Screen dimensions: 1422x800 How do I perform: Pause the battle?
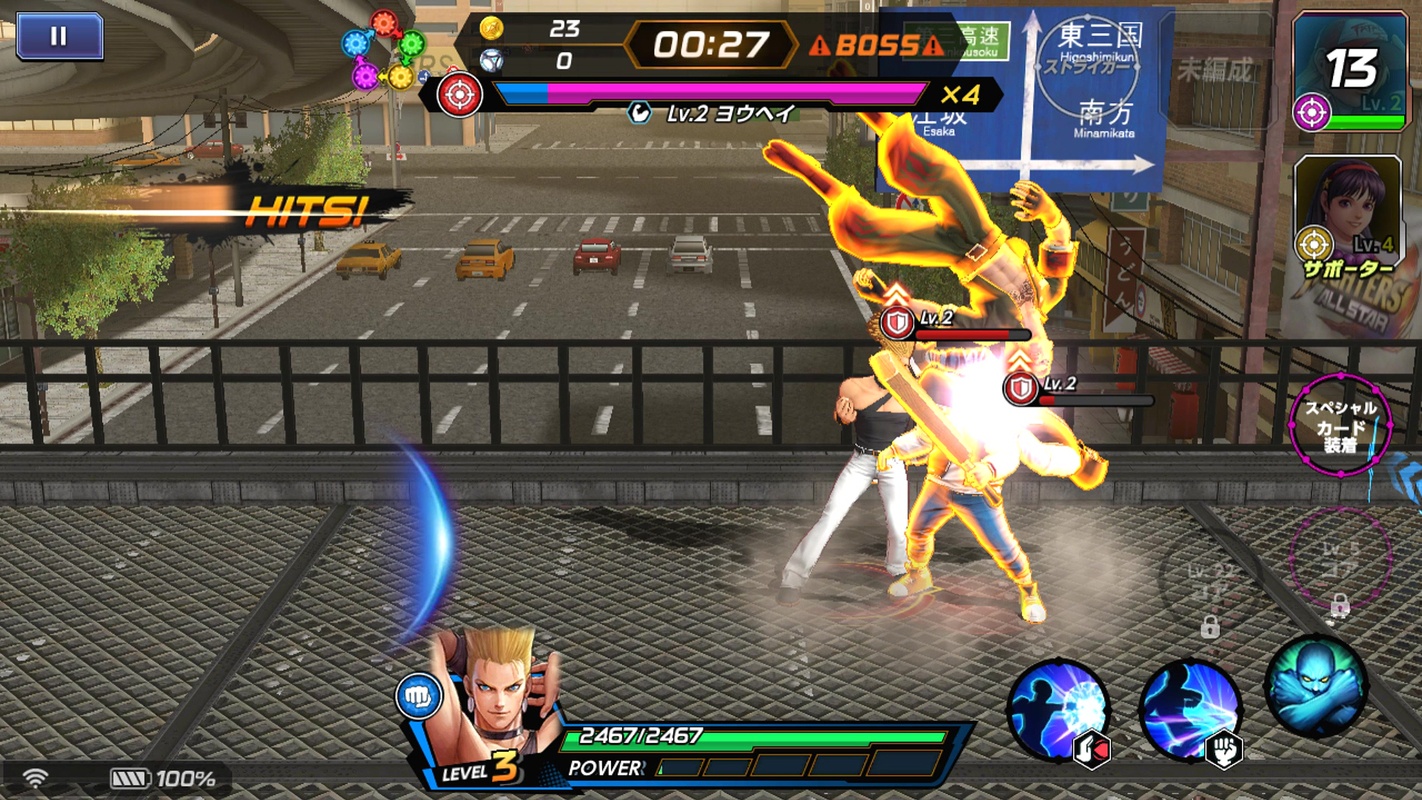click(x=59, y=36)
